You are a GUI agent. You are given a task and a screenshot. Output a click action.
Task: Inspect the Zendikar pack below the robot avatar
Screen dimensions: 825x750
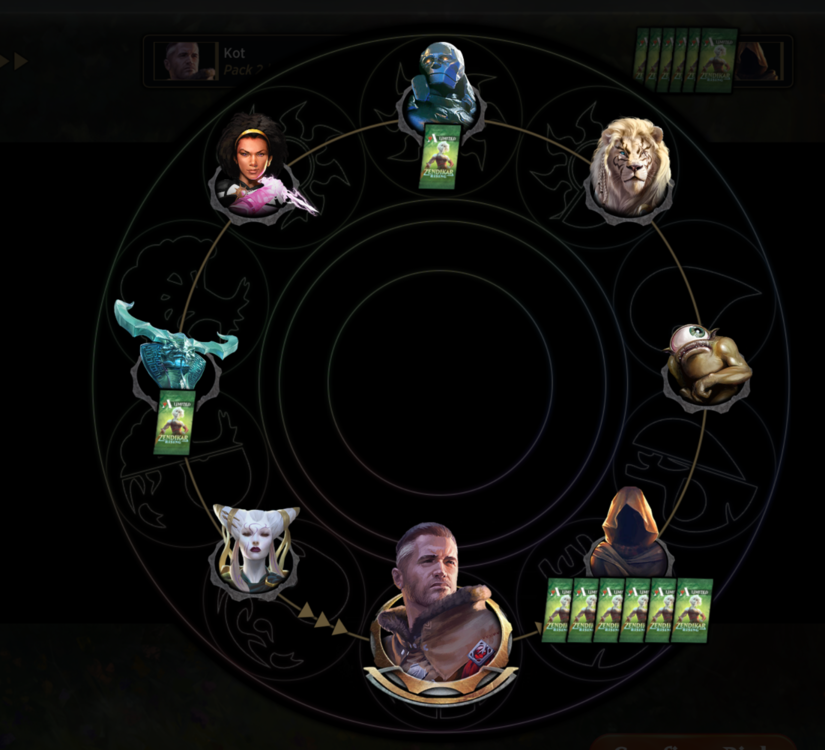pos(440,155)
